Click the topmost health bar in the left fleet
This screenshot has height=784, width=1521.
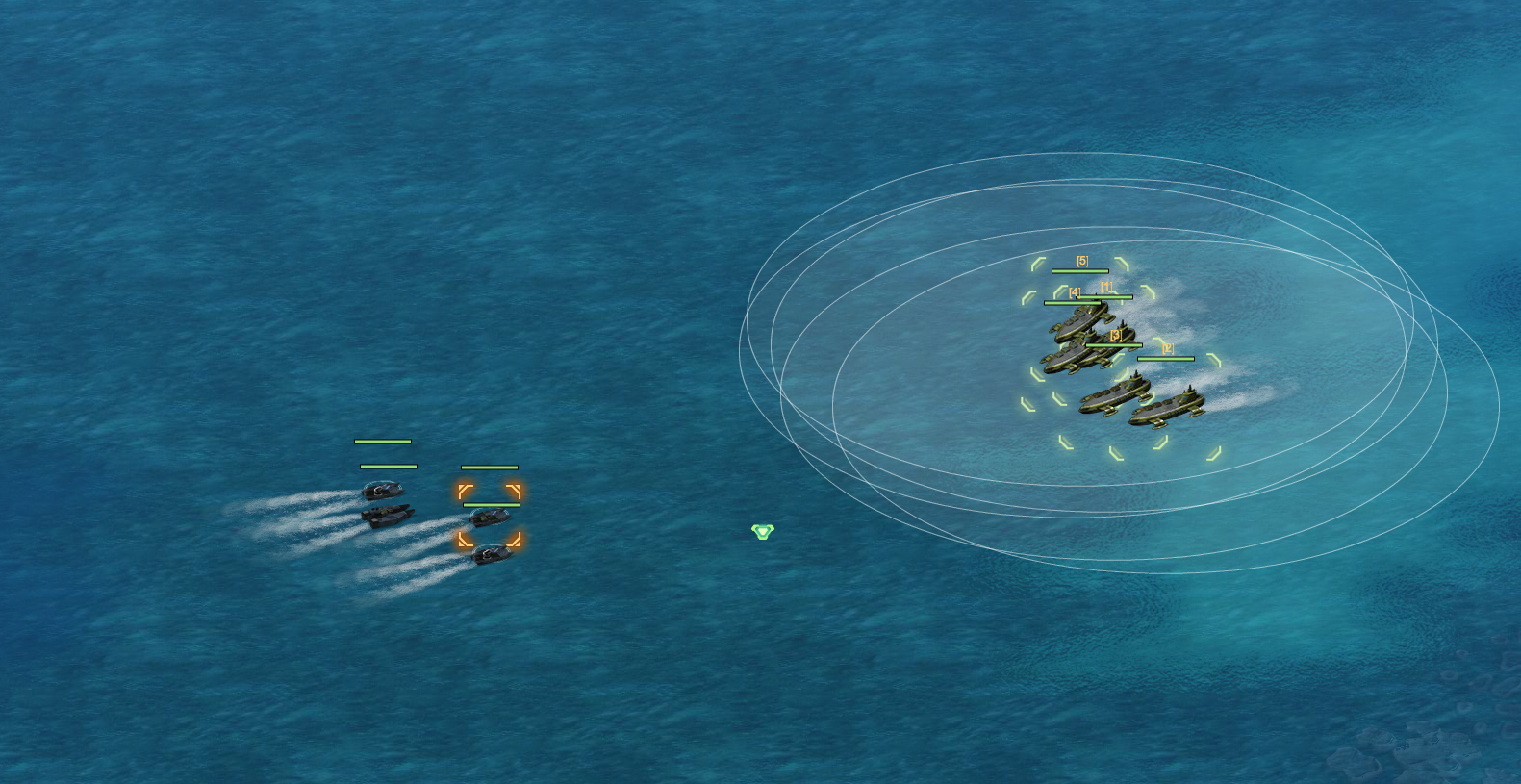[x=382, y=442]
